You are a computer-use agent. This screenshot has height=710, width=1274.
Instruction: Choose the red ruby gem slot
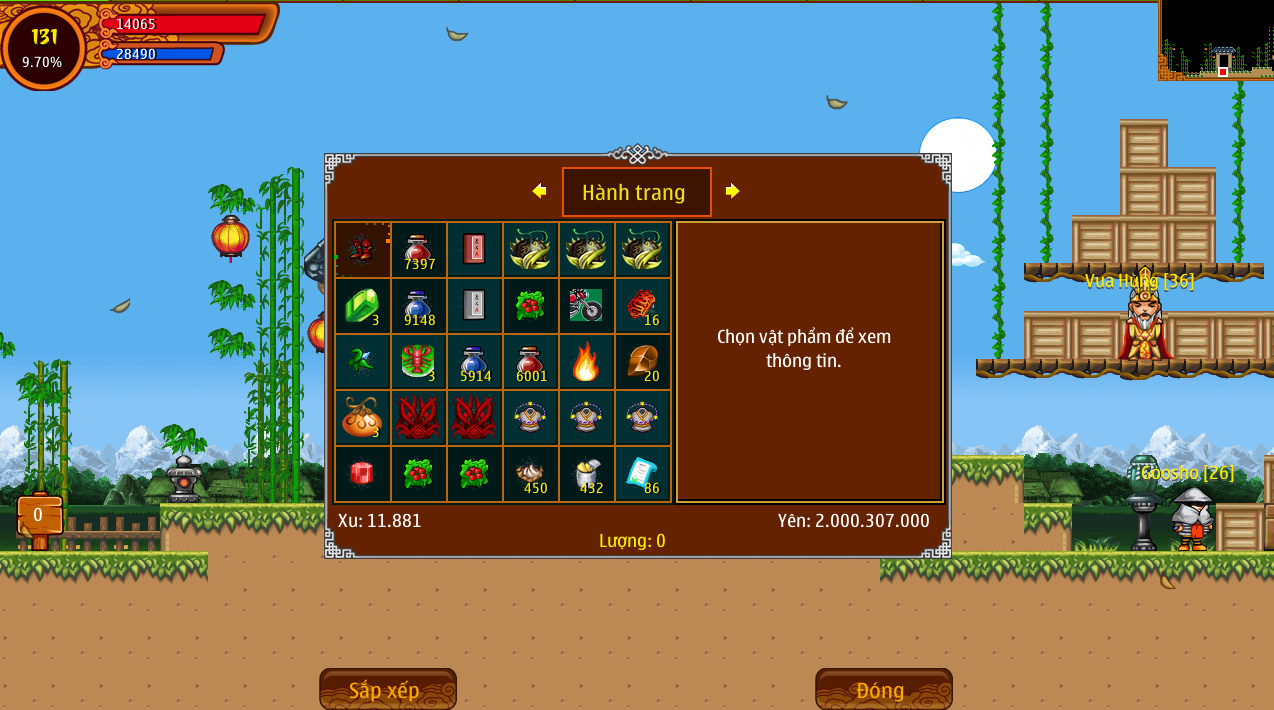[362, 474]
